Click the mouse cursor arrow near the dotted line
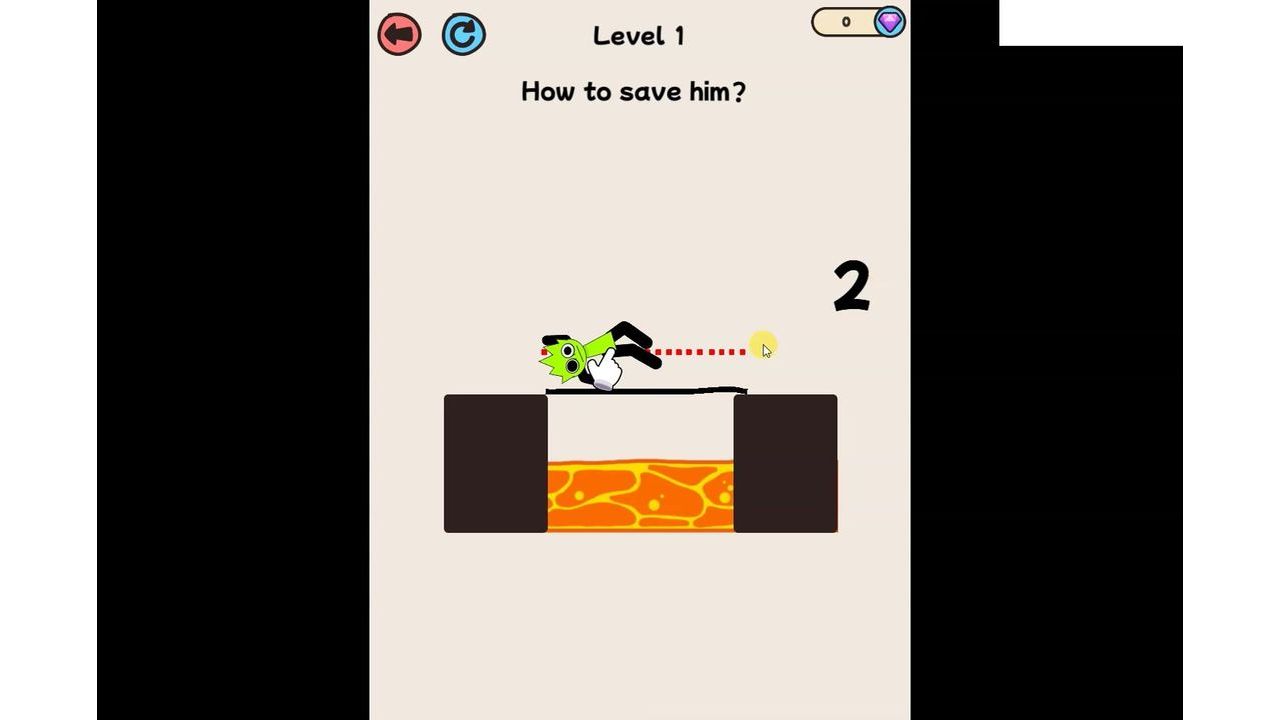 (768, 350)
